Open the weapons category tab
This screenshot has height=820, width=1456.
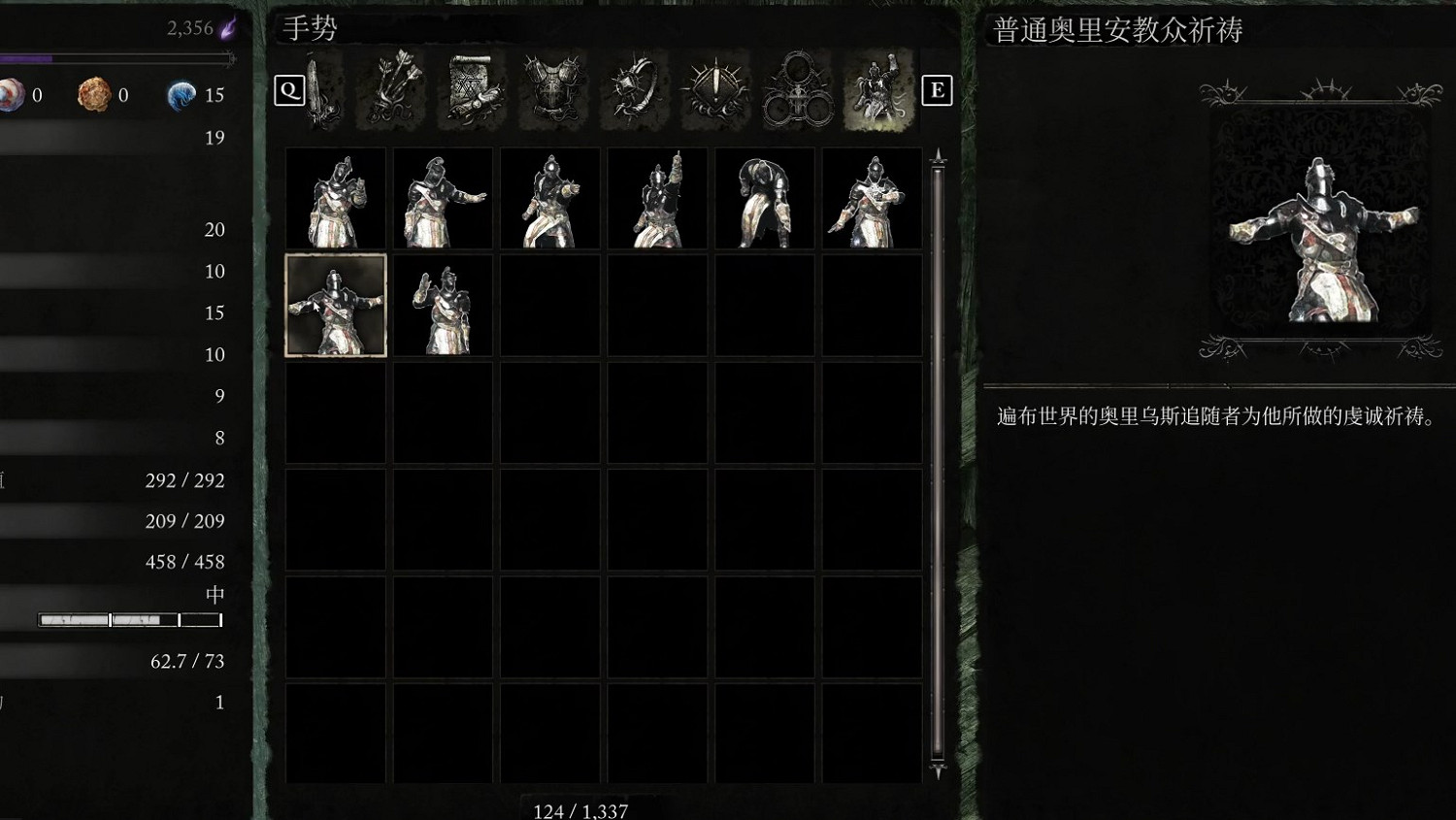pyautogui.click(x=322, y=92)
